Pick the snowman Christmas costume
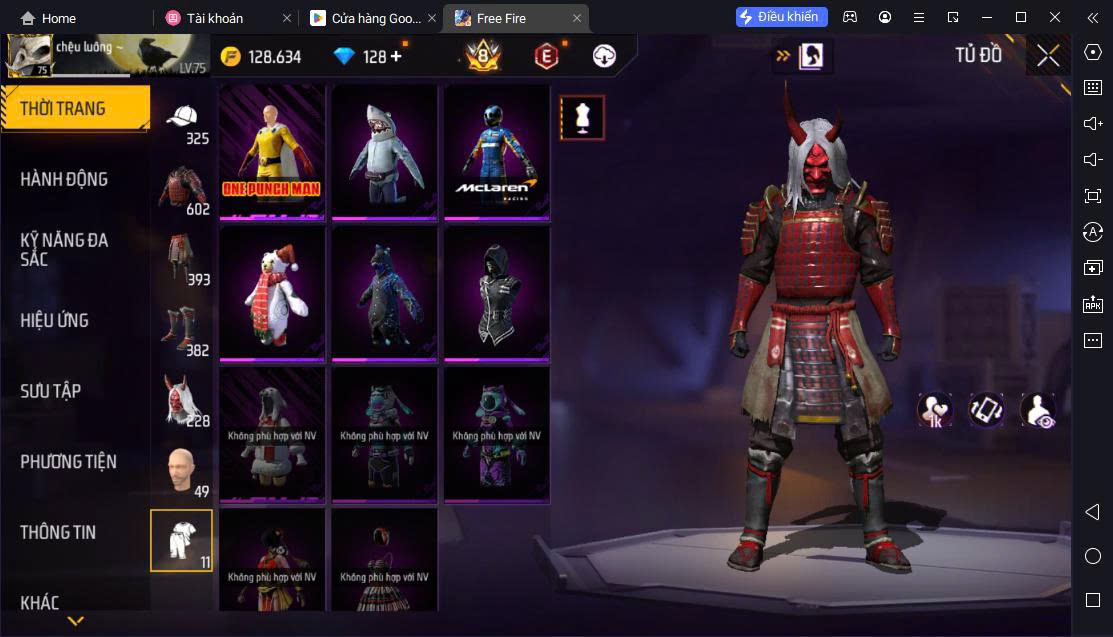Viewport: 1113px width, 637px height. pos(273,292)
